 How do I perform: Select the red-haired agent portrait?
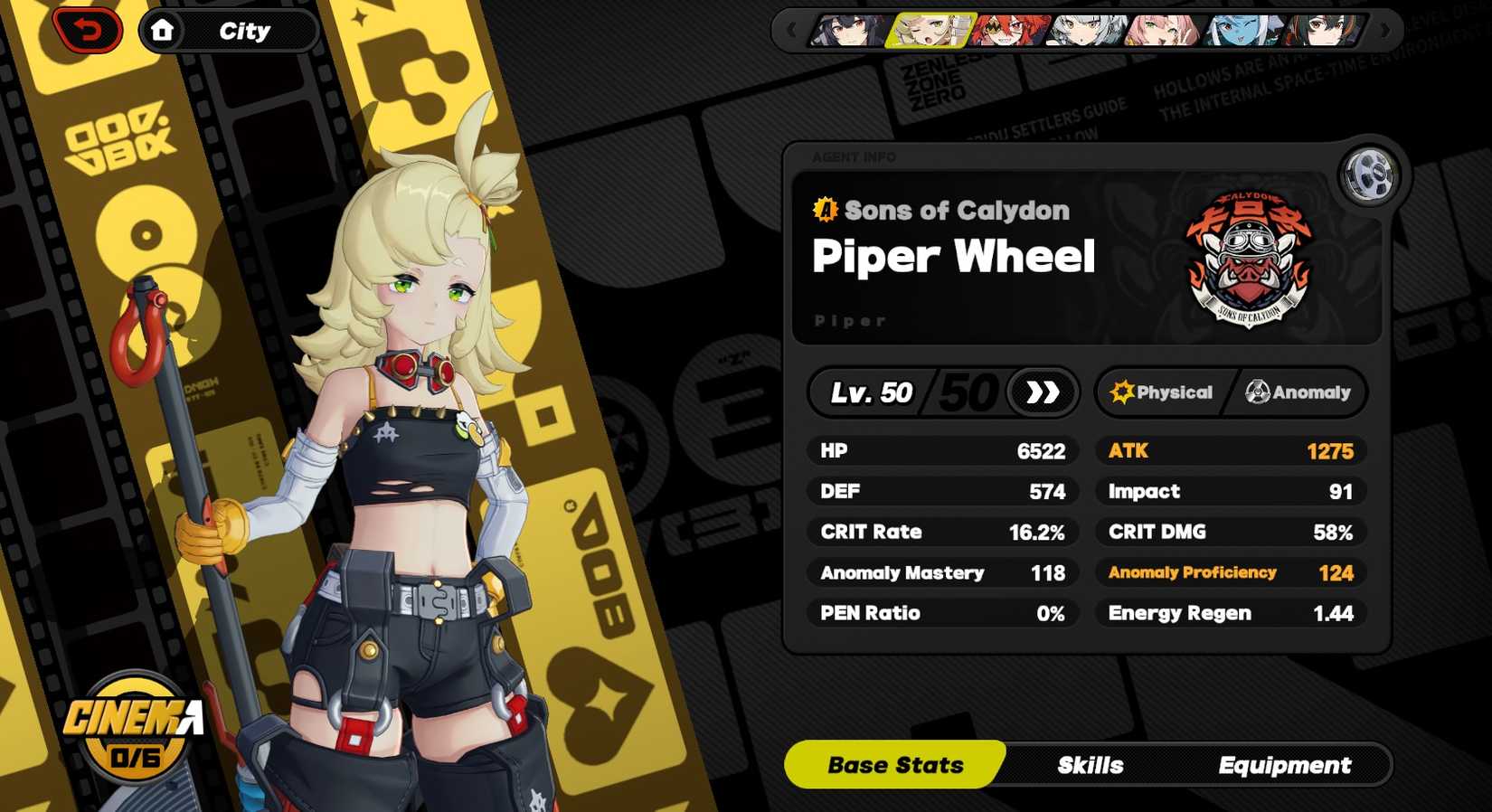[x=1007, y=31]
